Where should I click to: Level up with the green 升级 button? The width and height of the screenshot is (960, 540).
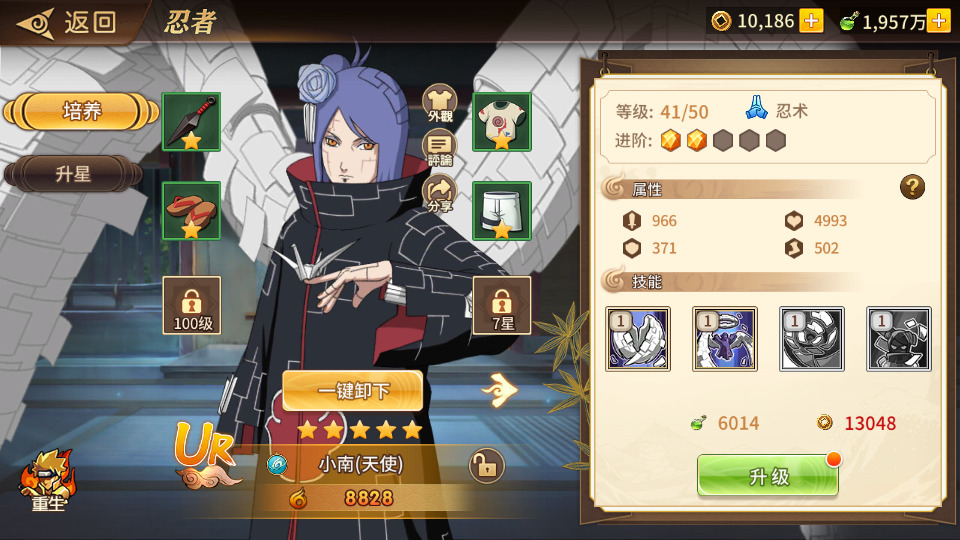coord(768,476)
